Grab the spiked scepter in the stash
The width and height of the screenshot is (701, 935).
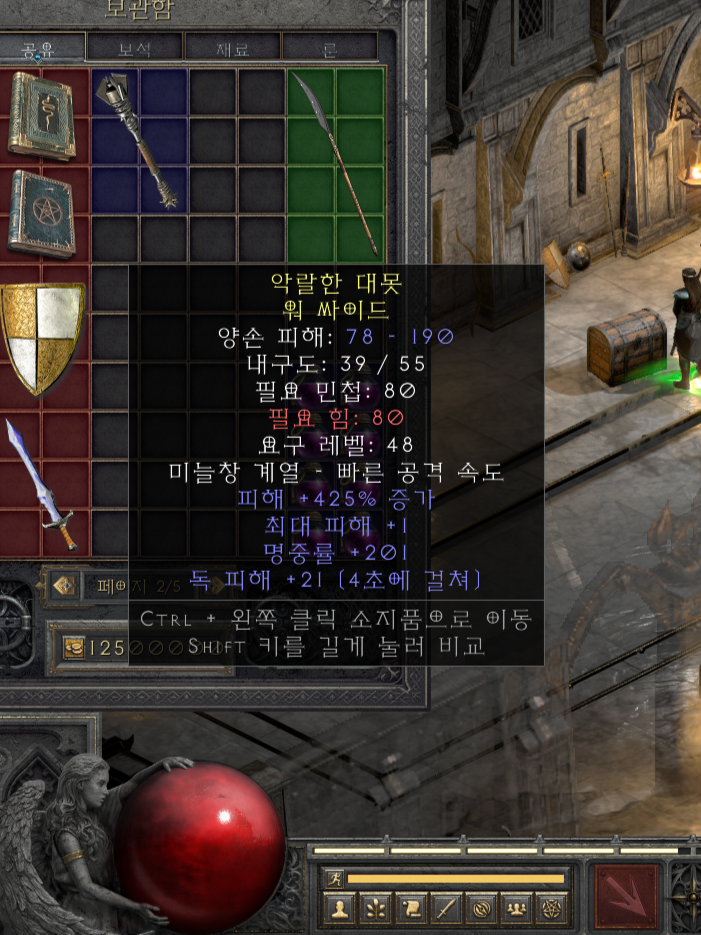(140, 140)
